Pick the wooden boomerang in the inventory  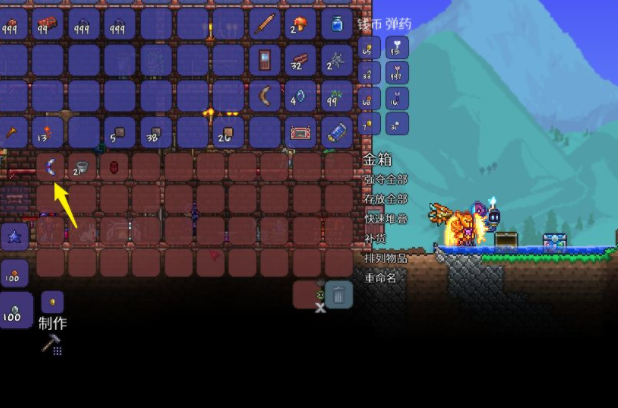click(265, 96)
